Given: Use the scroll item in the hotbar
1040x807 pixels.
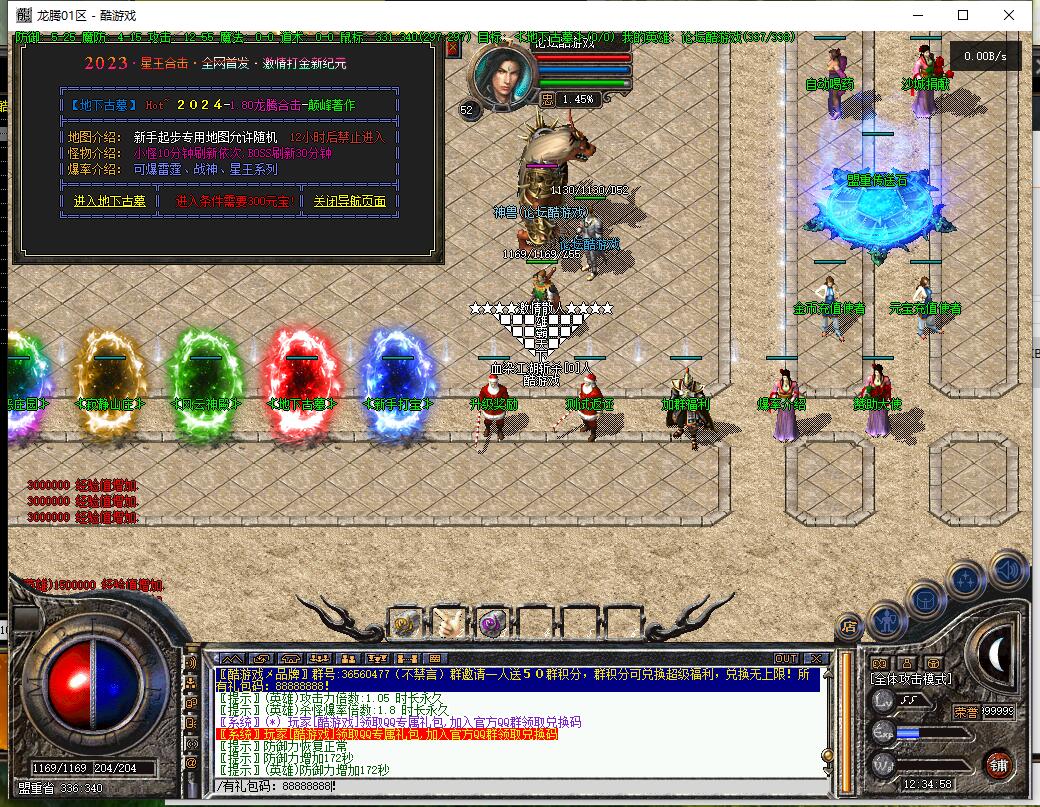Looking at the screenshot, I should [x=448, y=623].
